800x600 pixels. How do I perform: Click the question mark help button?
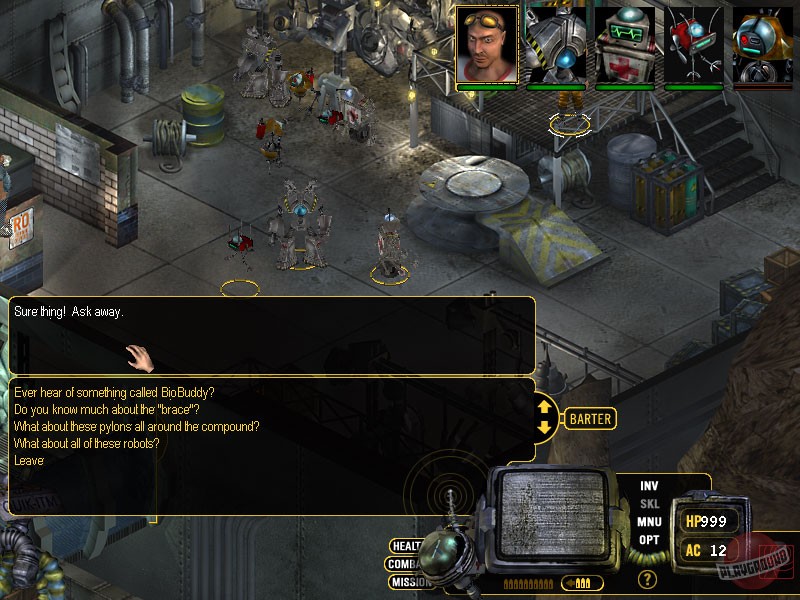pos(648,578)
